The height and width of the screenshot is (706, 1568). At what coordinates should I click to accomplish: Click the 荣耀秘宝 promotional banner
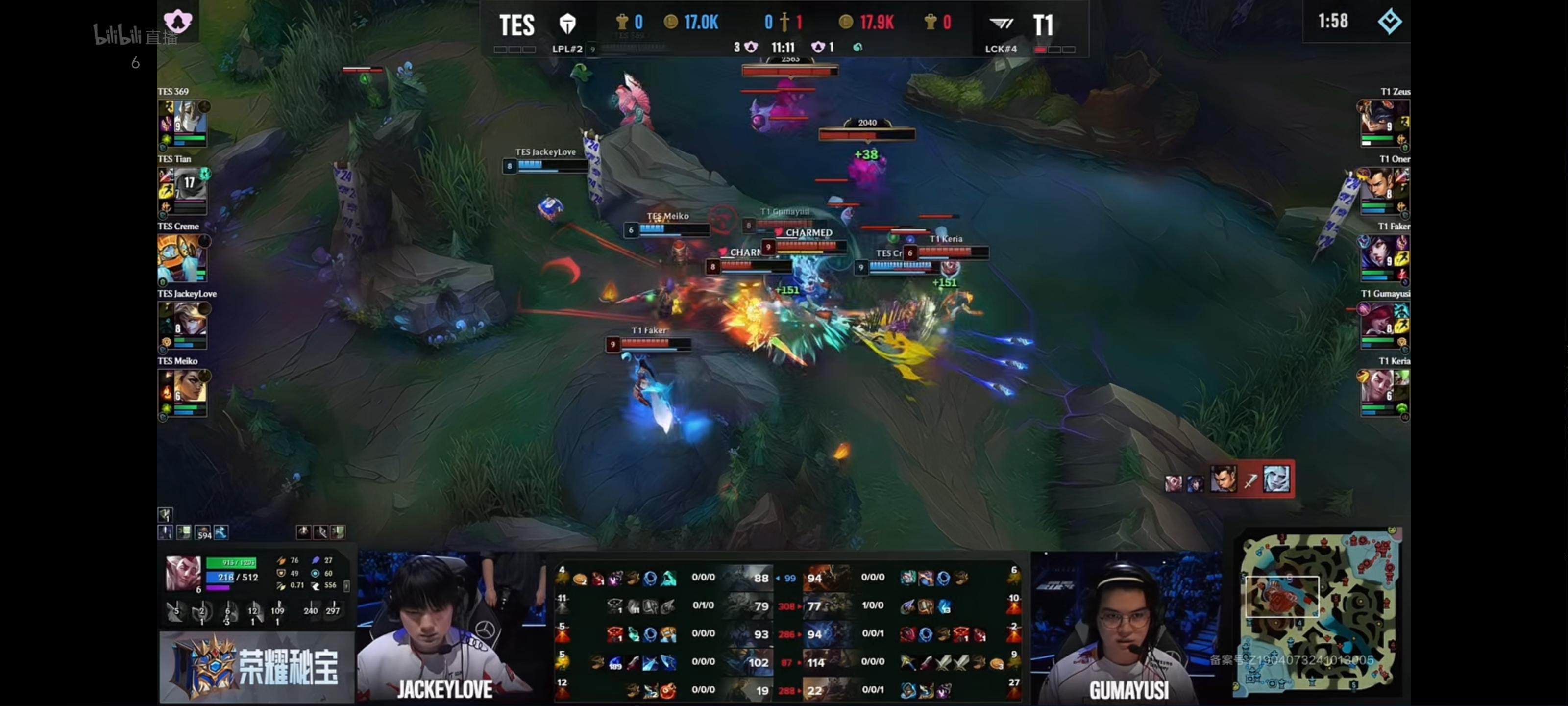pyautogui.click(x=256, y=666)
